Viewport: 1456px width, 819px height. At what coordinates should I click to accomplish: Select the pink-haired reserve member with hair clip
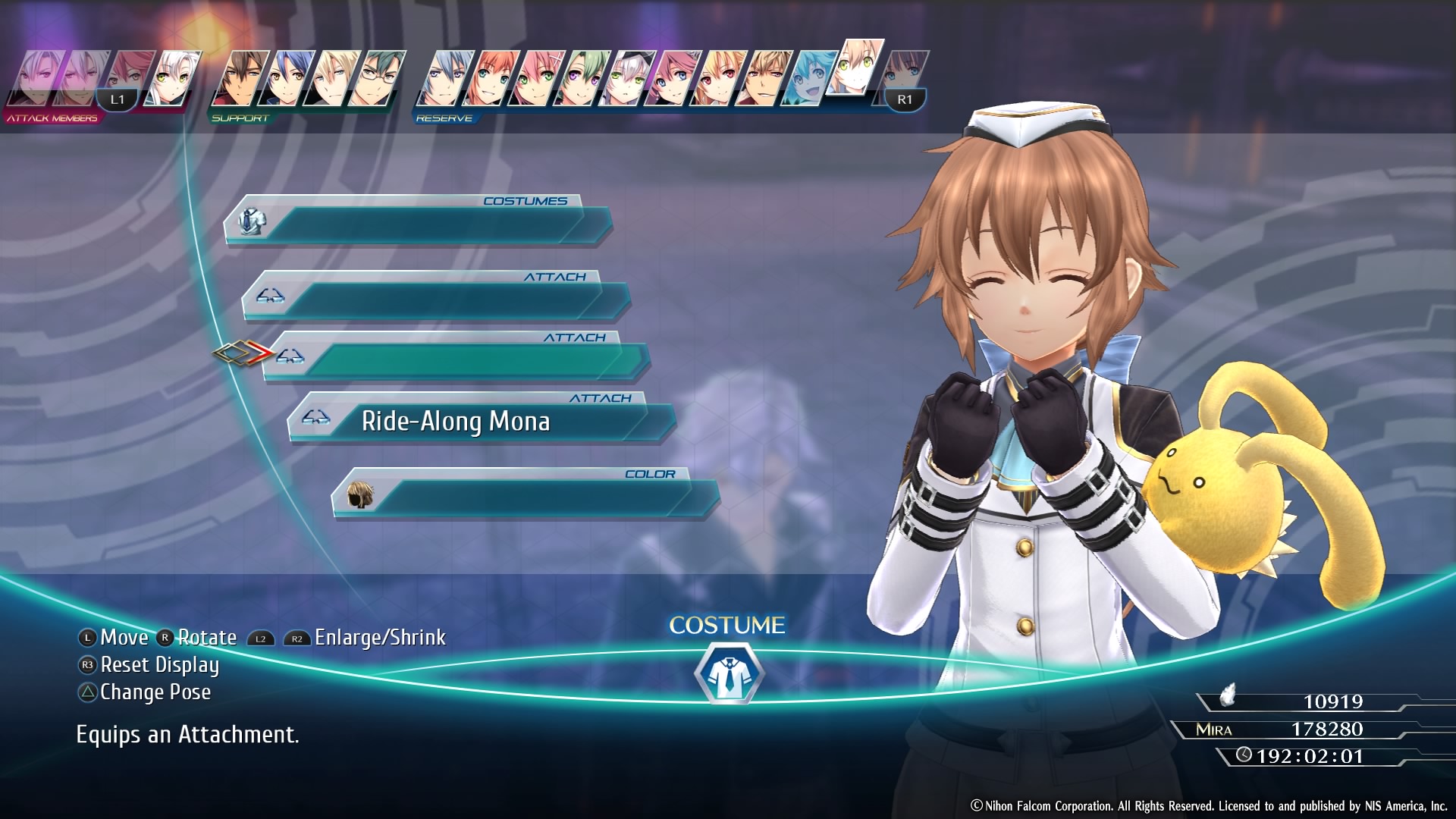[x=535, y=78]
